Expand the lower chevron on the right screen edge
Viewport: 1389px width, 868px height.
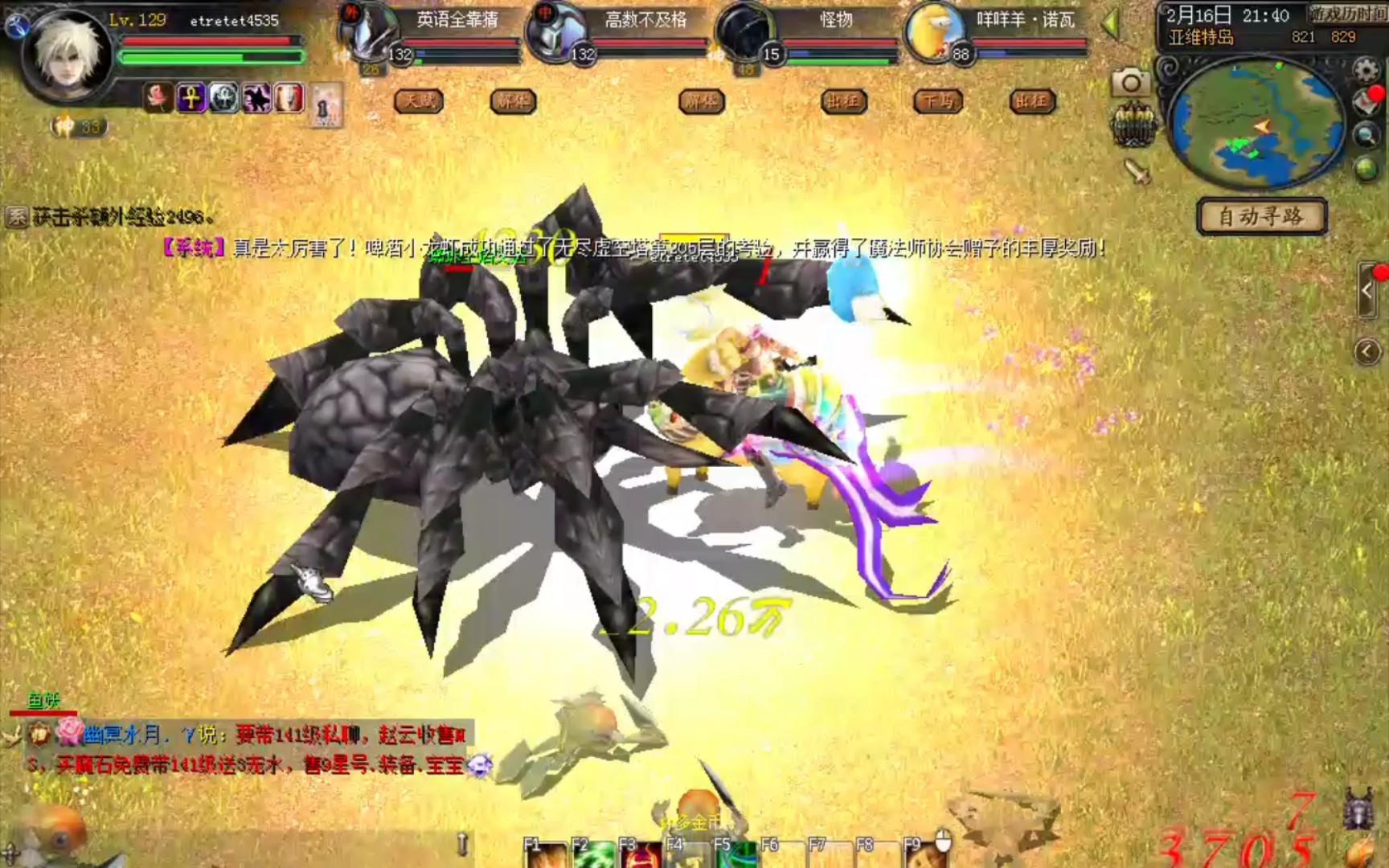pos(1366,350)
